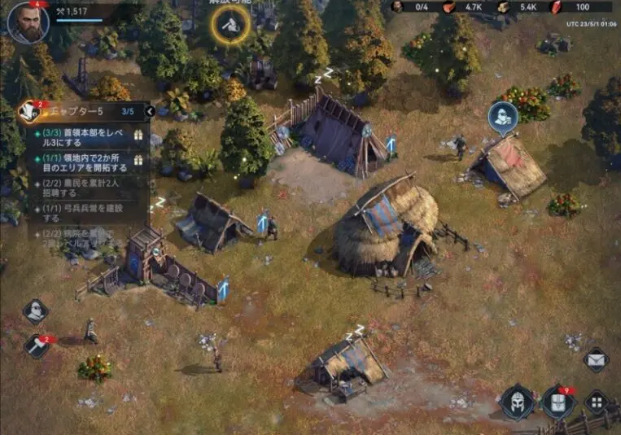
Task: Open the mail envelope button
Action: 596,359
